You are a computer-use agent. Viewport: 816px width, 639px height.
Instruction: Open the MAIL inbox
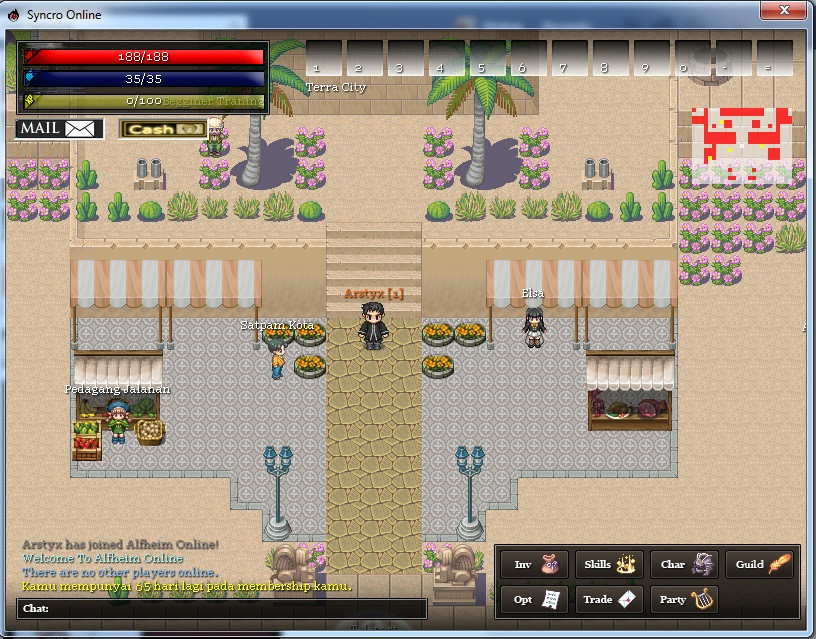60,129
